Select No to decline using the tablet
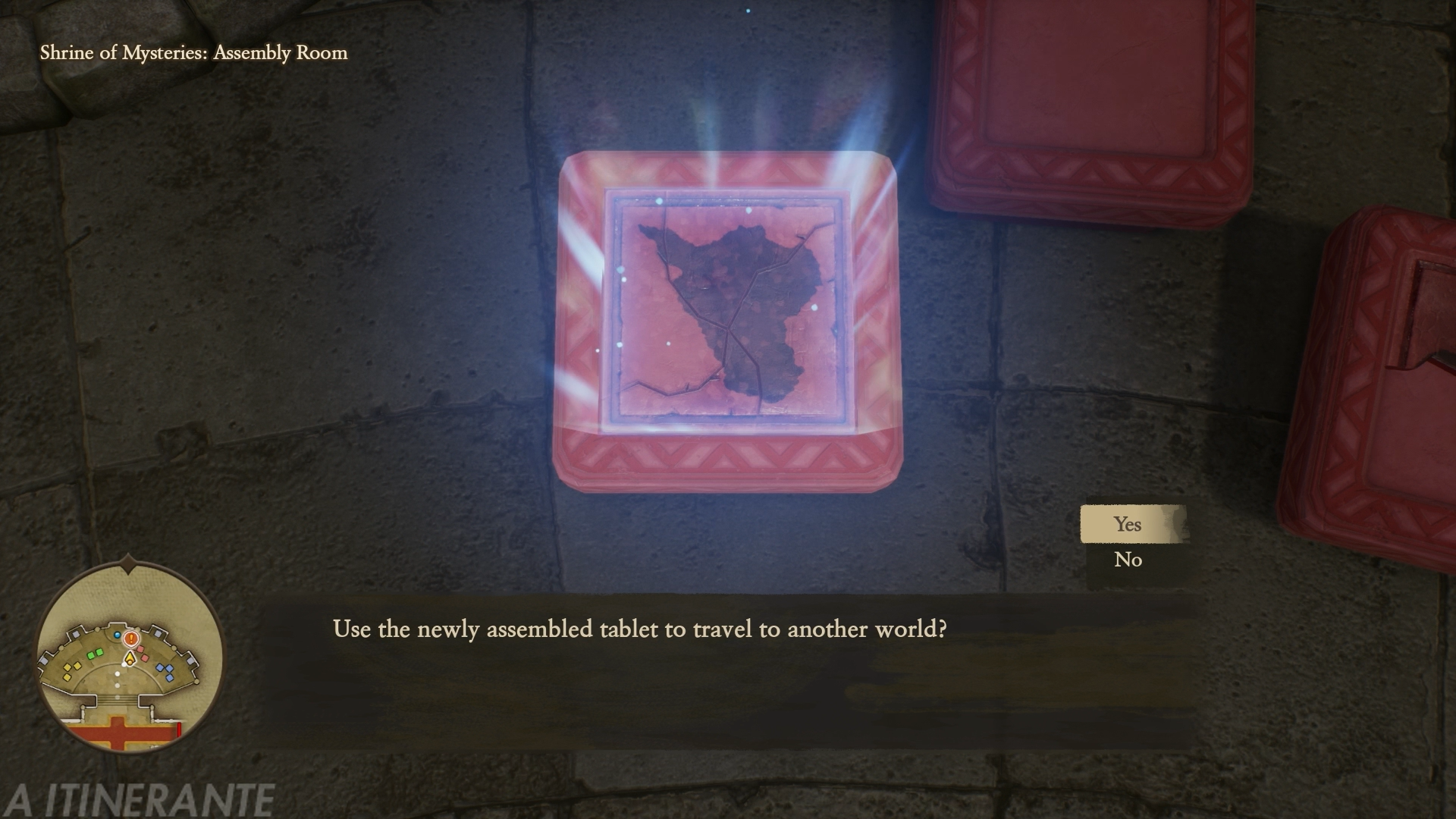 (x=1128, y=560)
